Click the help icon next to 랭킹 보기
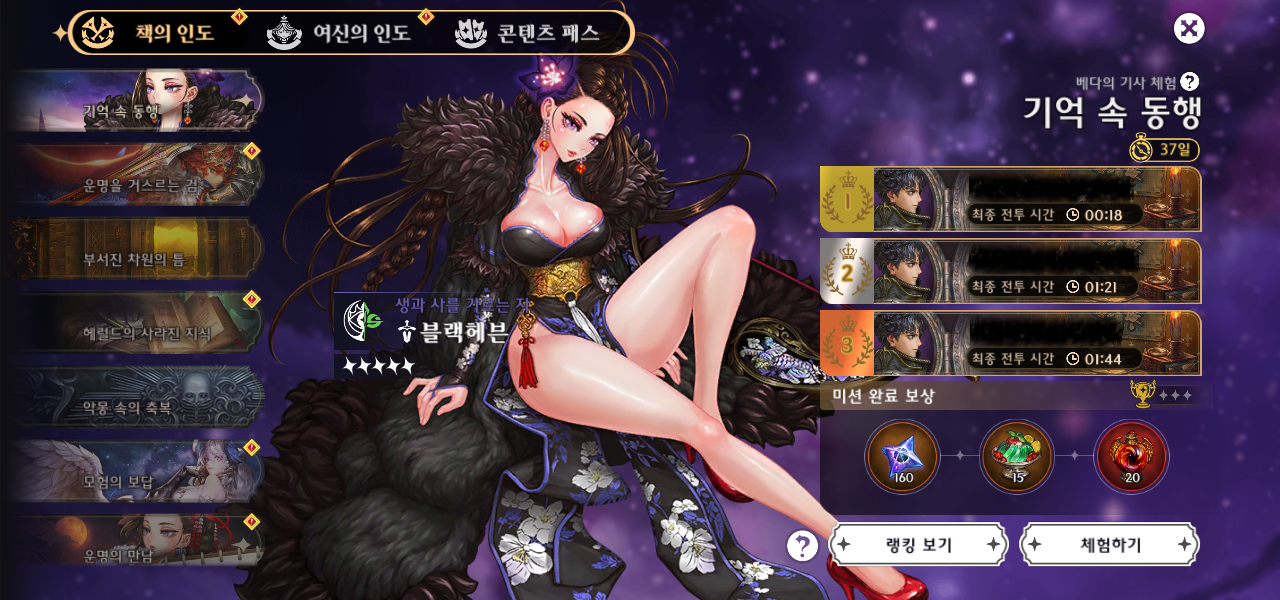The width and height of the screenshot is (1280, 600). coord(802,545)
